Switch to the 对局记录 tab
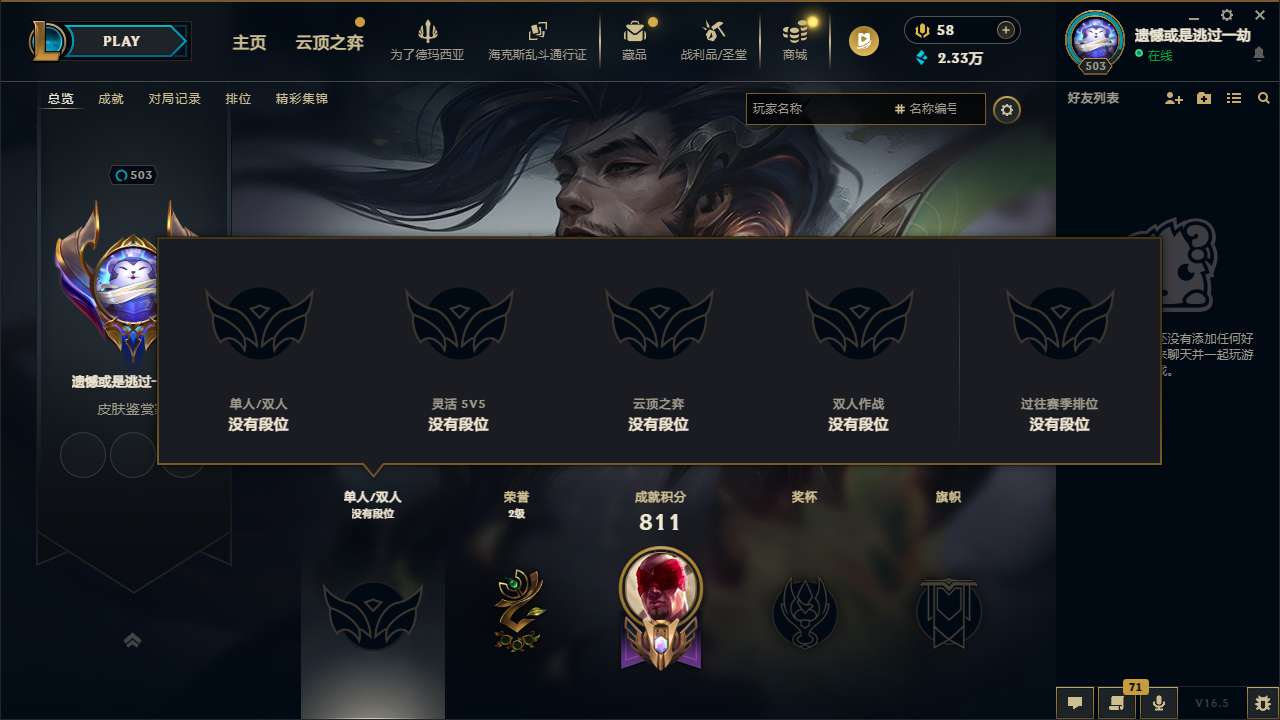Image resolution: width=1280 pixels, height=720 pixels. [x=177, y=99]
